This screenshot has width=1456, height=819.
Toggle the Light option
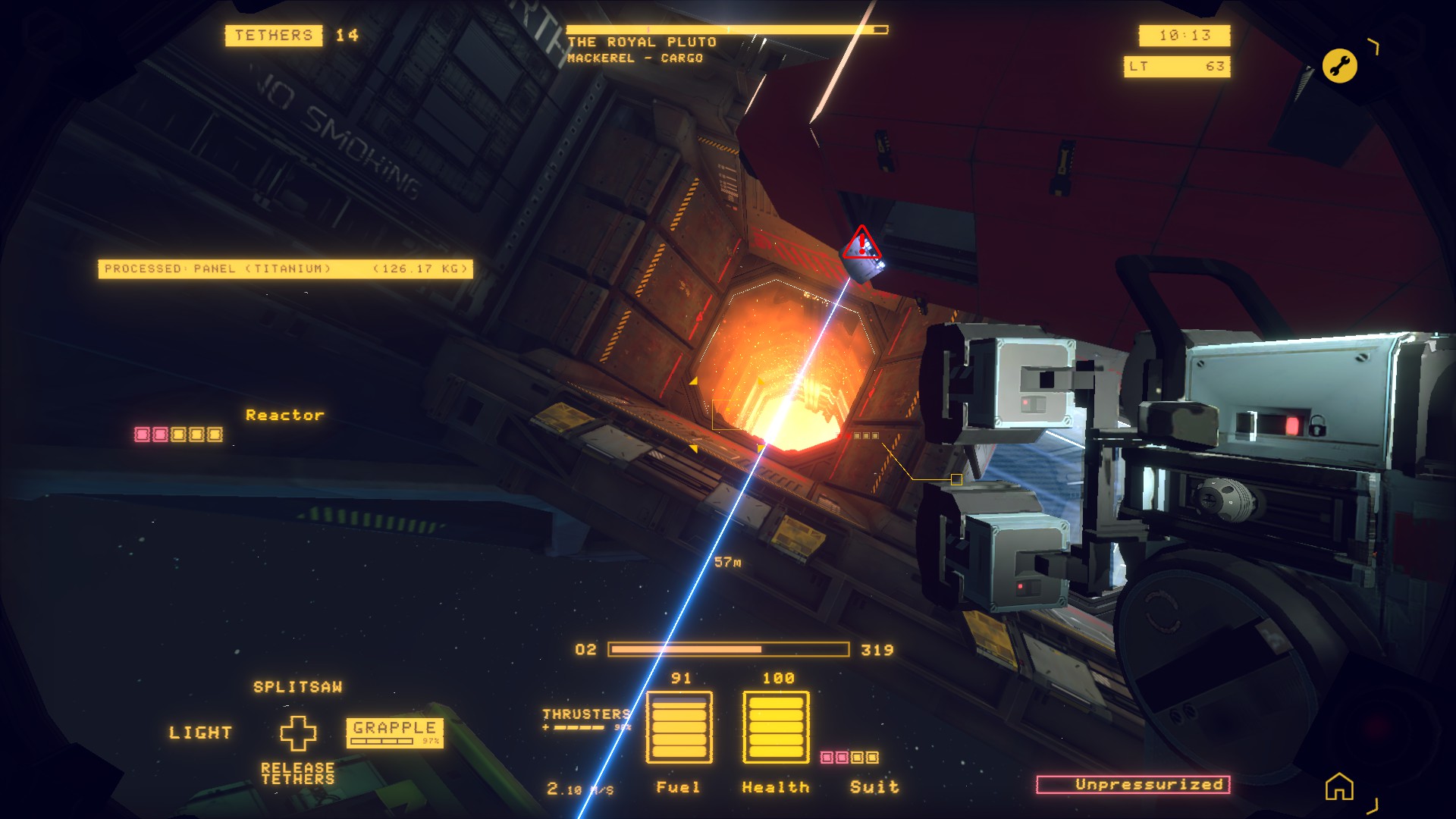click(x=200, y=733)
